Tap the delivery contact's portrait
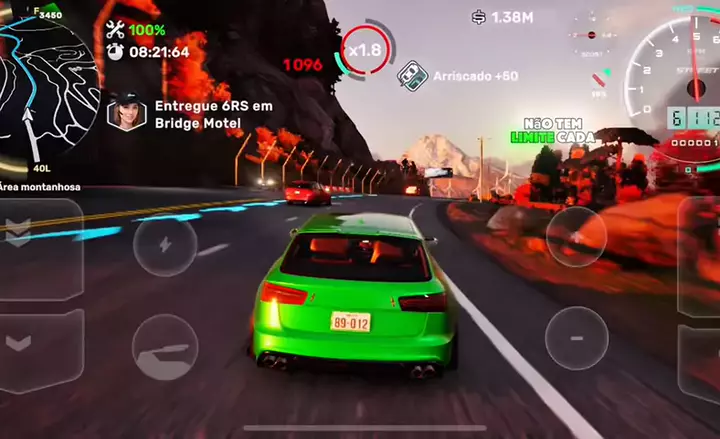Image resolution: width=720 pixels, height=439 pixels. (x=127, y=114)
